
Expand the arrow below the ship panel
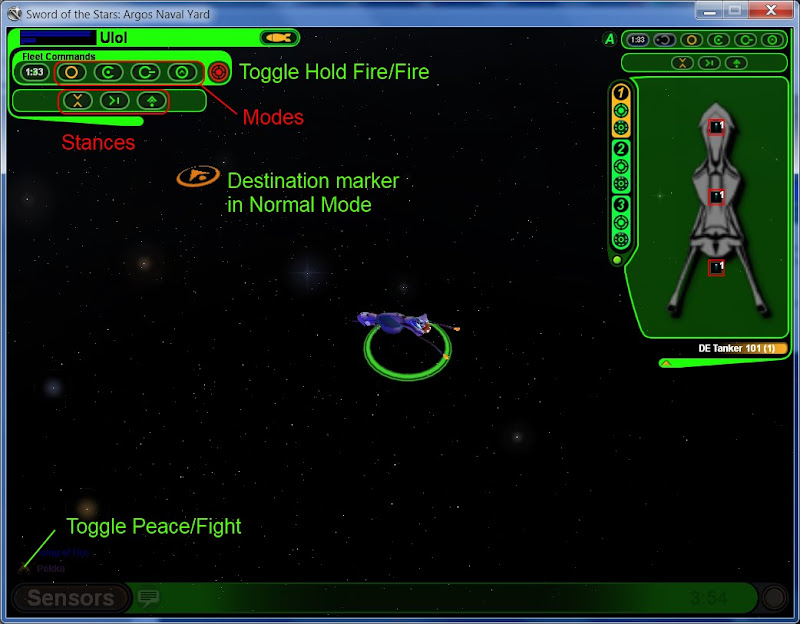pos(665,363)
